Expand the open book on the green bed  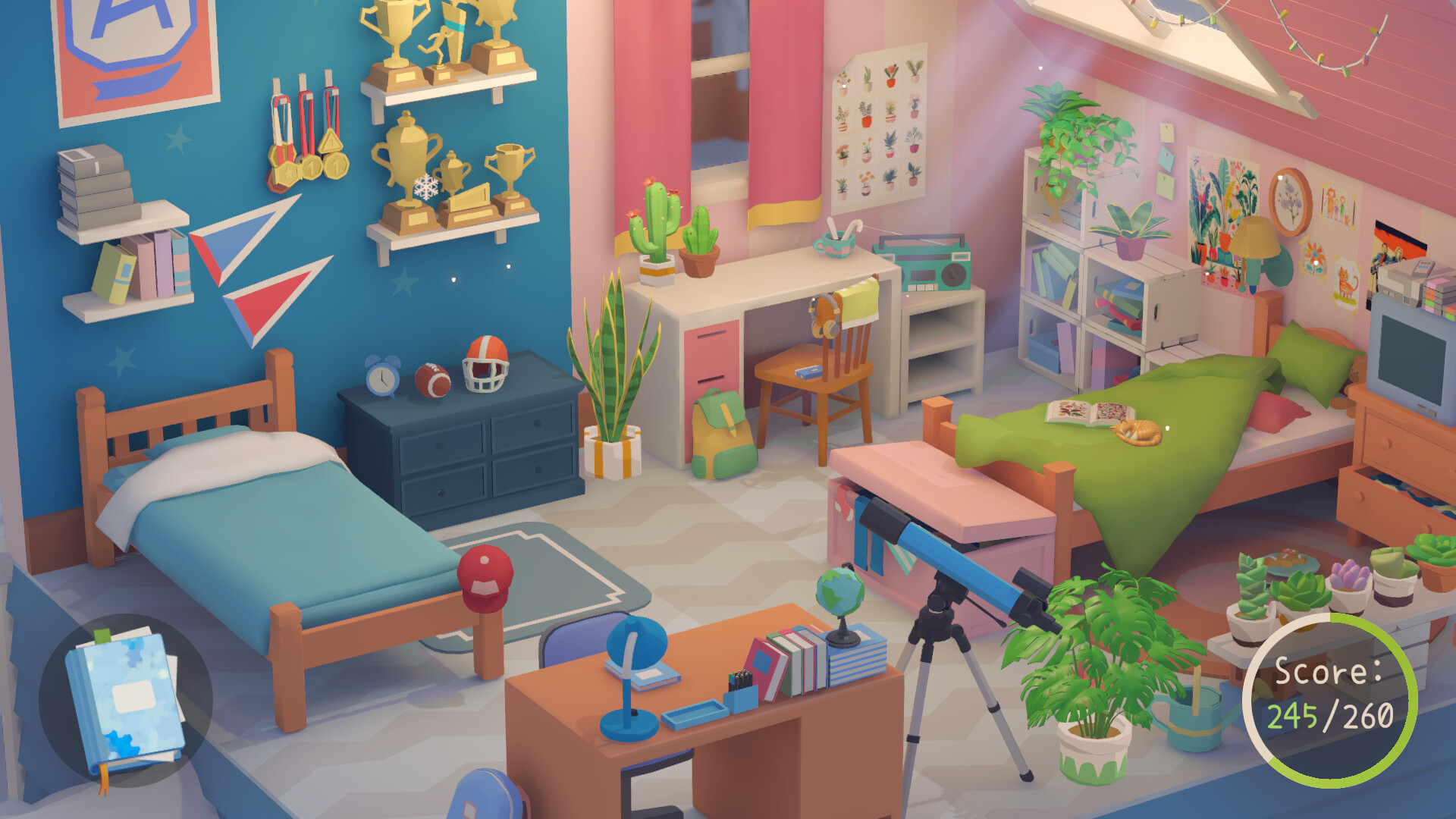(x=1084, y=413)
